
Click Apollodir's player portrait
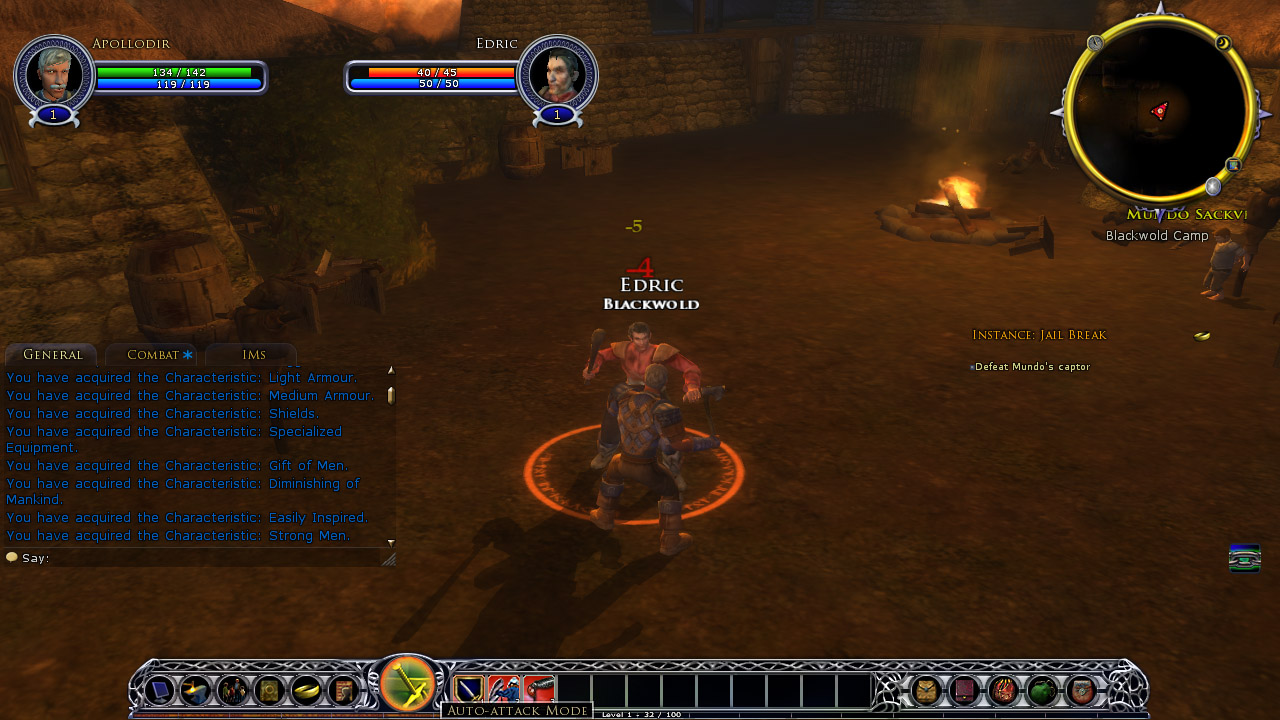click(54, 73)
